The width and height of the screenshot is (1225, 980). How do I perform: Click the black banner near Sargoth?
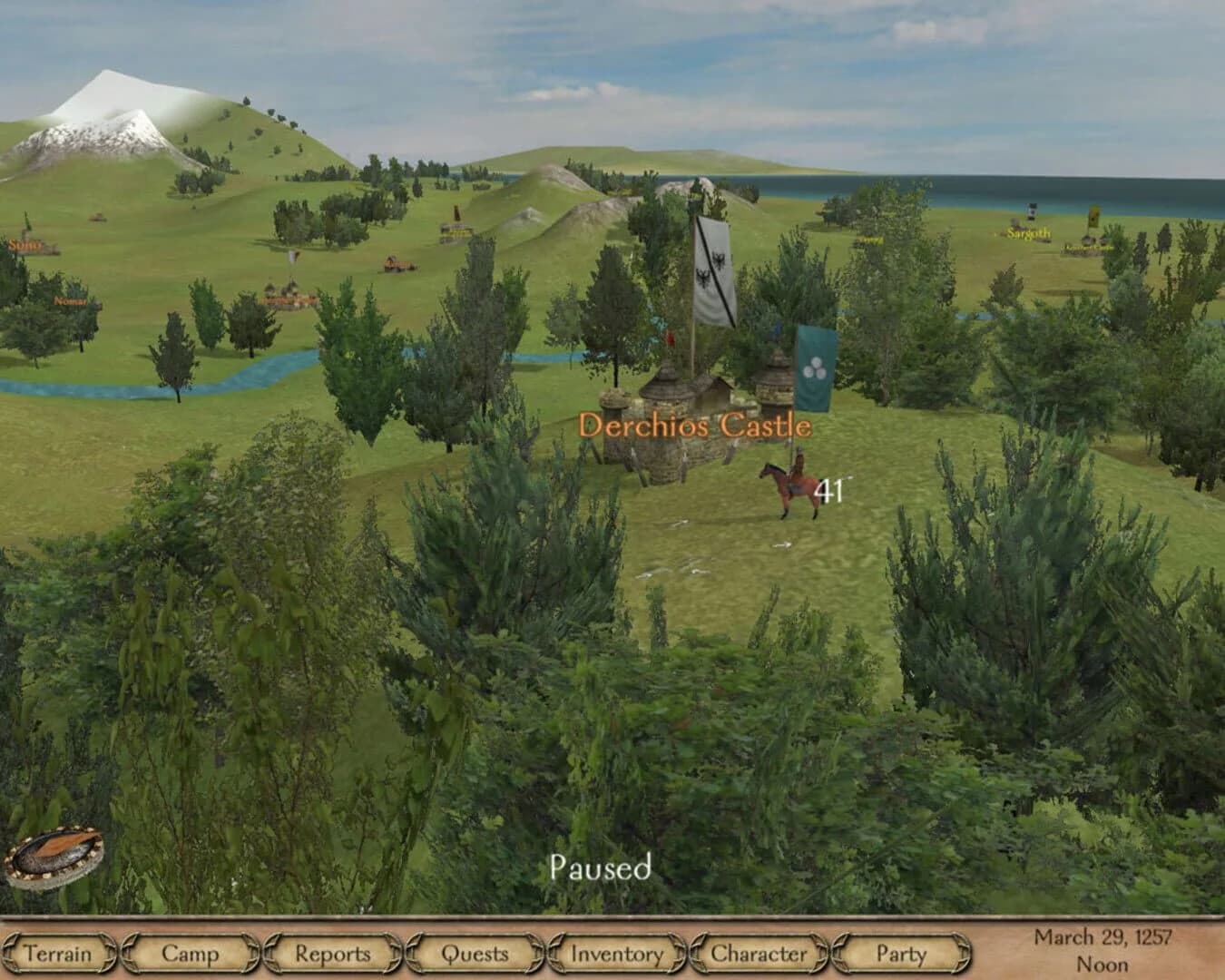pyautogui.click(x=1033, y=211)
